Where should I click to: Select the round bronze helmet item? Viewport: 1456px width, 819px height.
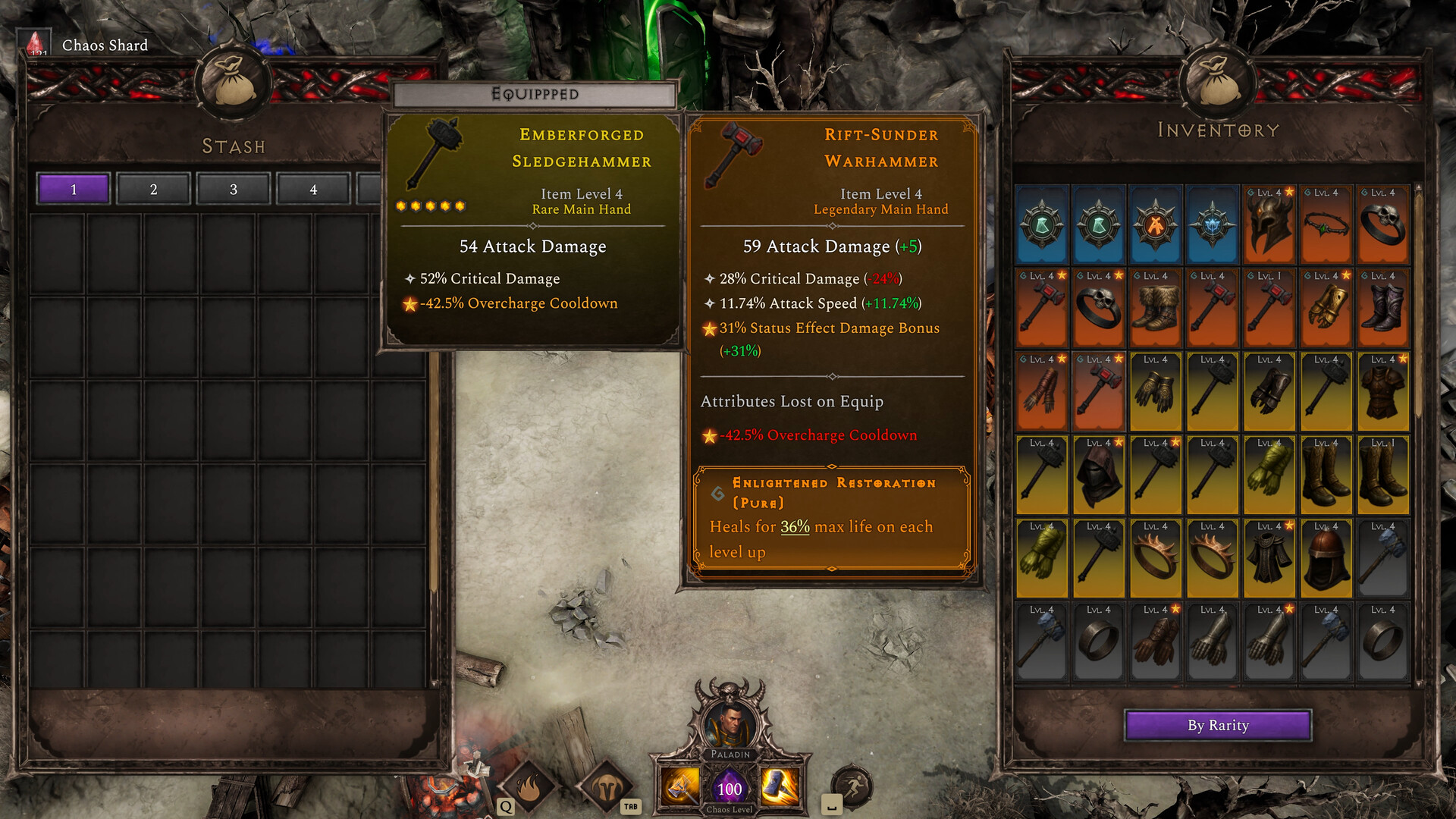point(1326,560)
